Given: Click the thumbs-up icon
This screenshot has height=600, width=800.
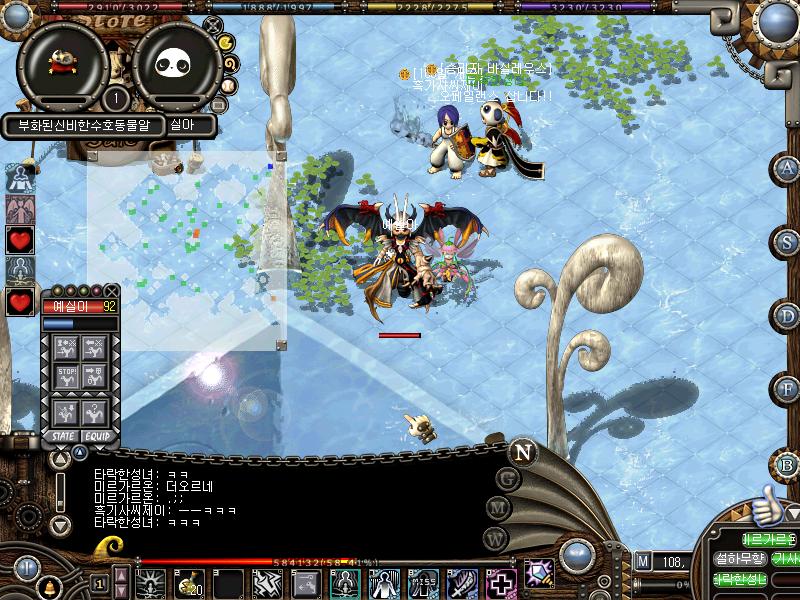Looking at the screenshot, I should (765, 506).
